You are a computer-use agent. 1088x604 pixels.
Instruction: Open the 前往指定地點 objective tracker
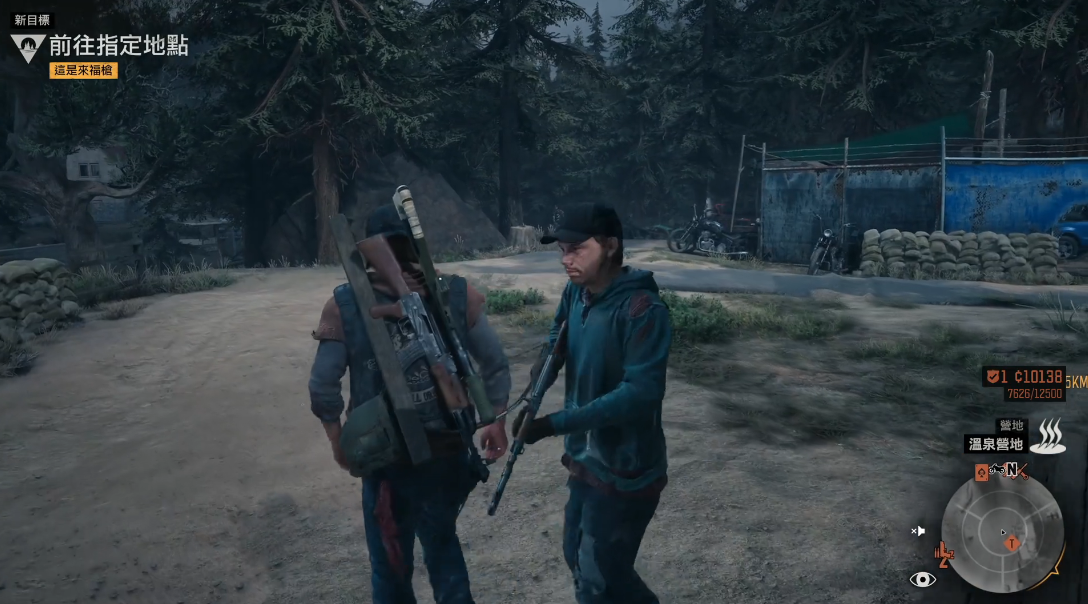tap(118, 46)
